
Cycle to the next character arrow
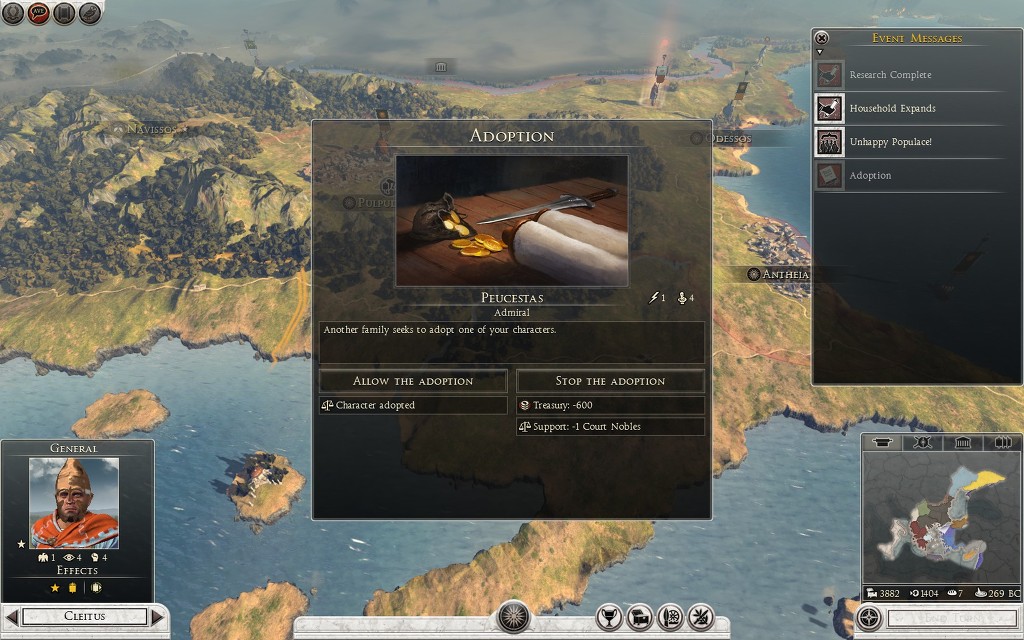[x=157, y=617]
